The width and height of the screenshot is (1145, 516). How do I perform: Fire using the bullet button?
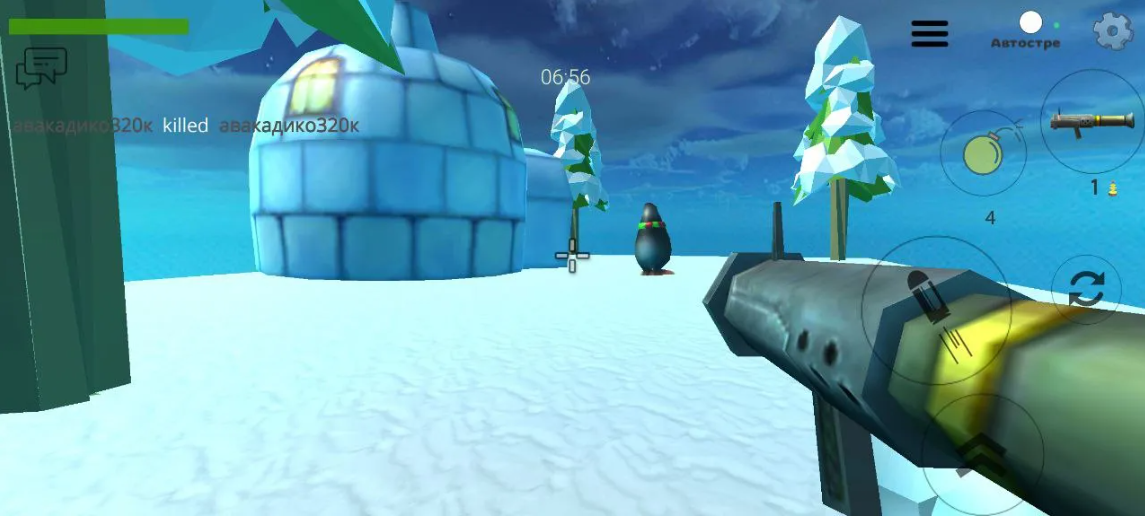935,310
